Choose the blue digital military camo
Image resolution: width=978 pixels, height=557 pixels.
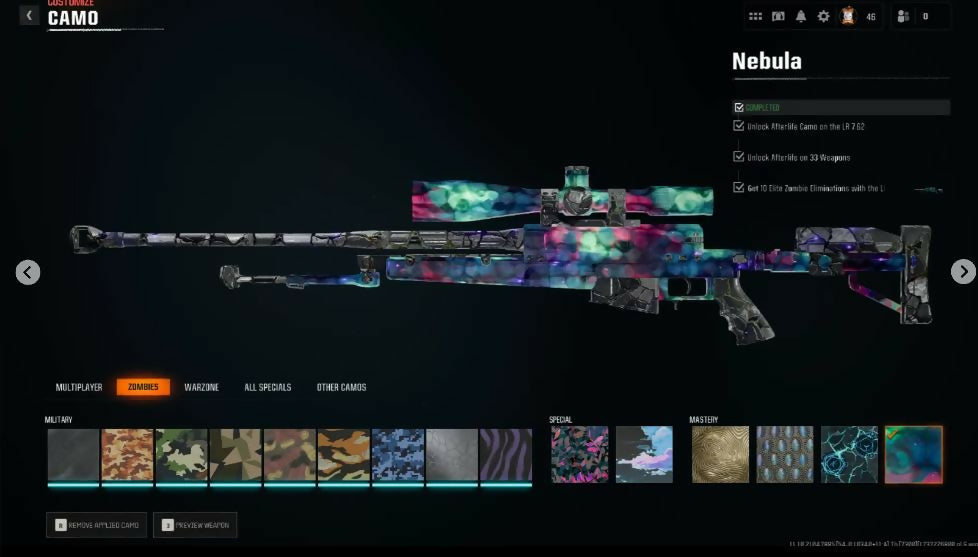click(x=398, y=456)
